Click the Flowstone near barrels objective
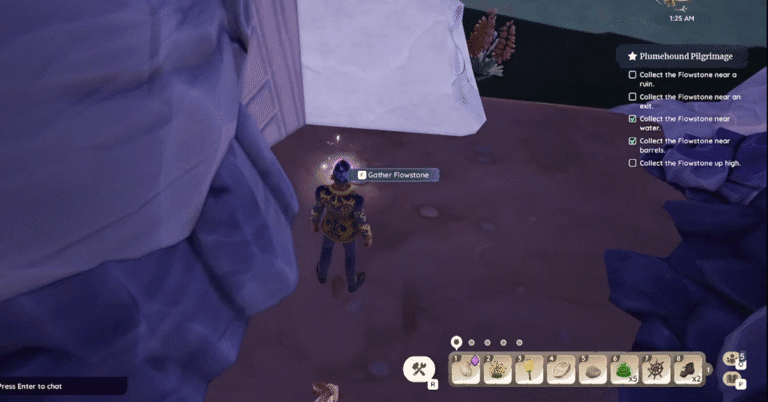 pyautogui.click(x=686, y=145)
